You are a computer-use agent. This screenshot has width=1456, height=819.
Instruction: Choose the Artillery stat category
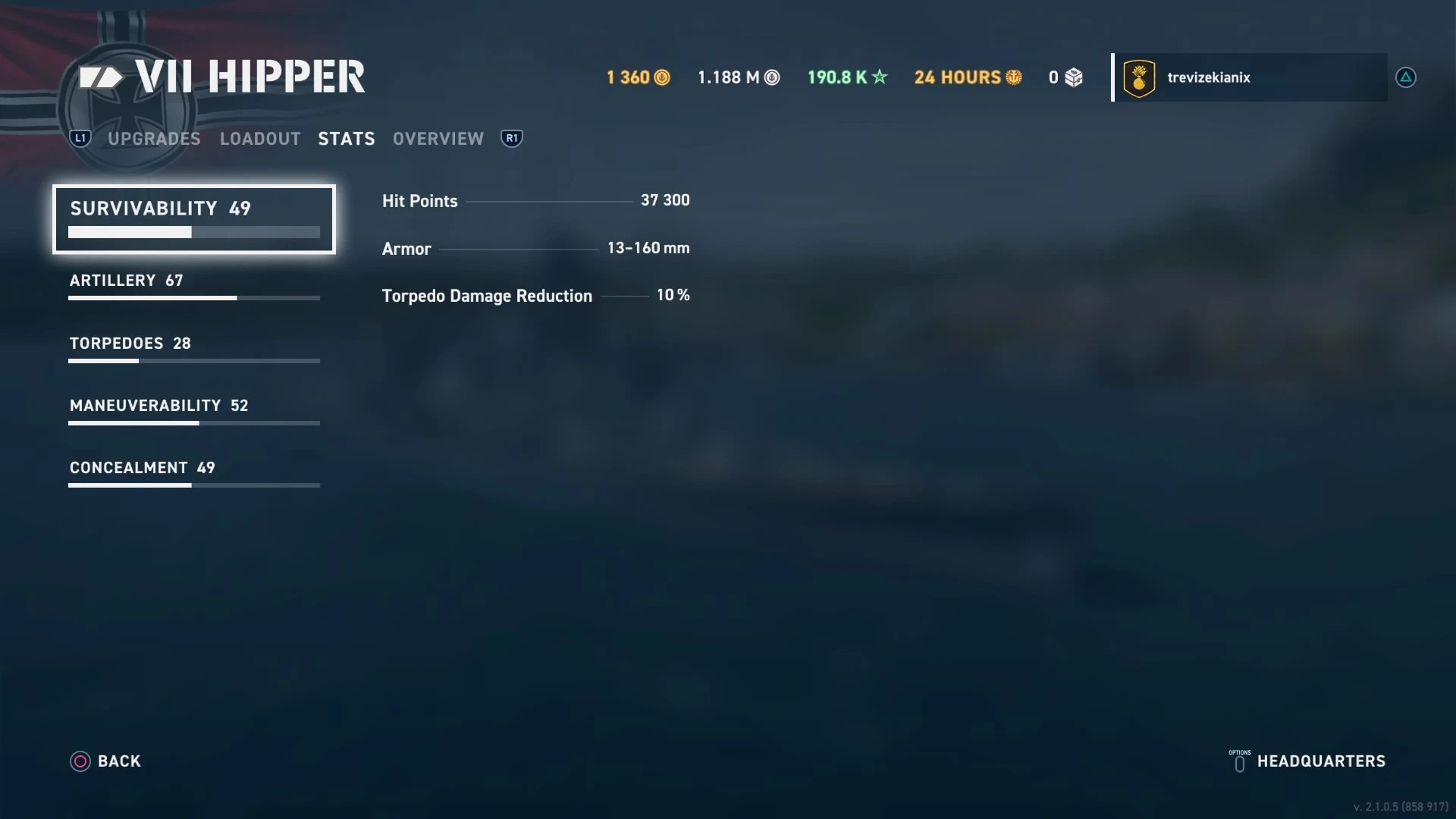[x=193, y=286]
